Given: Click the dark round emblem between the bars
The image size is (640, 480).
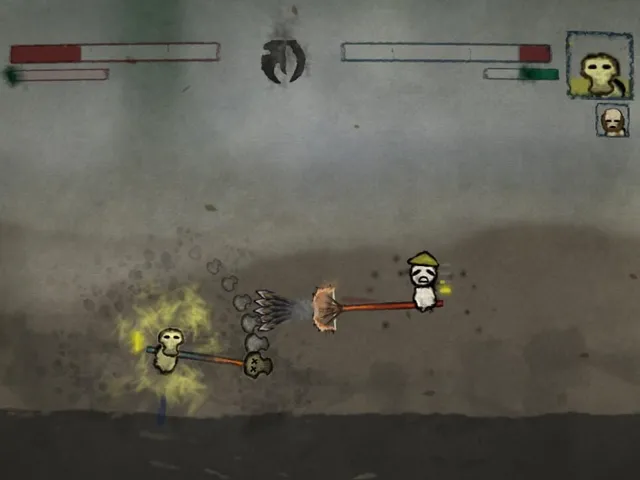Looking at the screenshot, I should 282,60.
